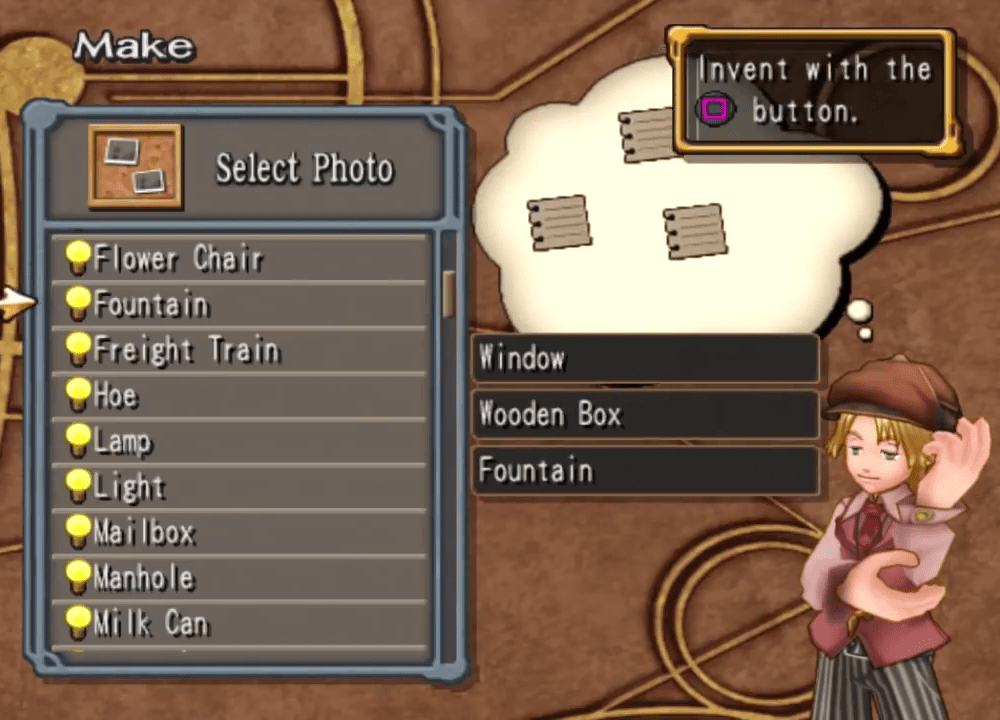Select the Hoe photo idea

(x=240, y=395)
